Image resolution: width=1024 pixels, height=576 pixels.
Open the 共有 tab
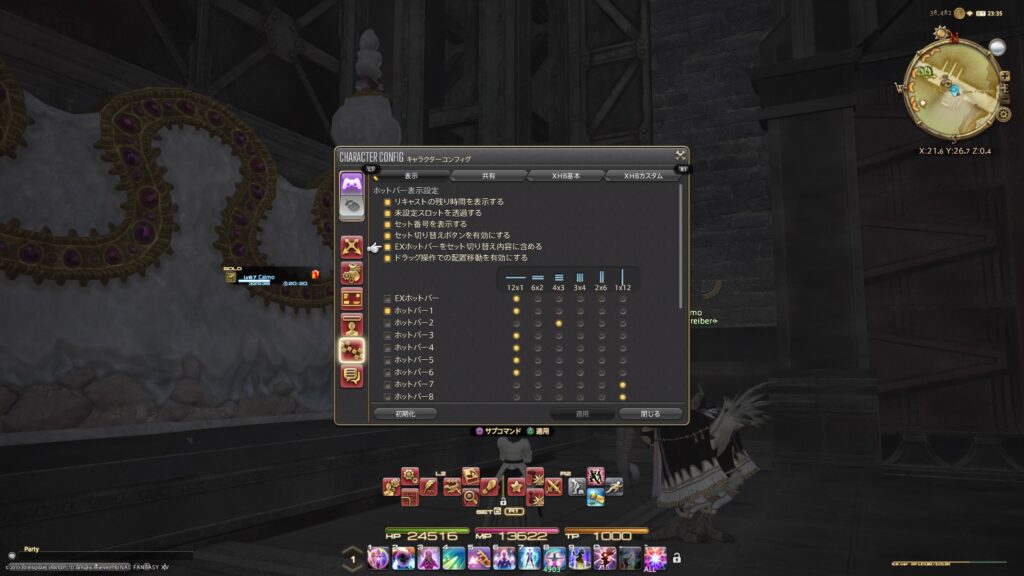(x=488, y=175)
